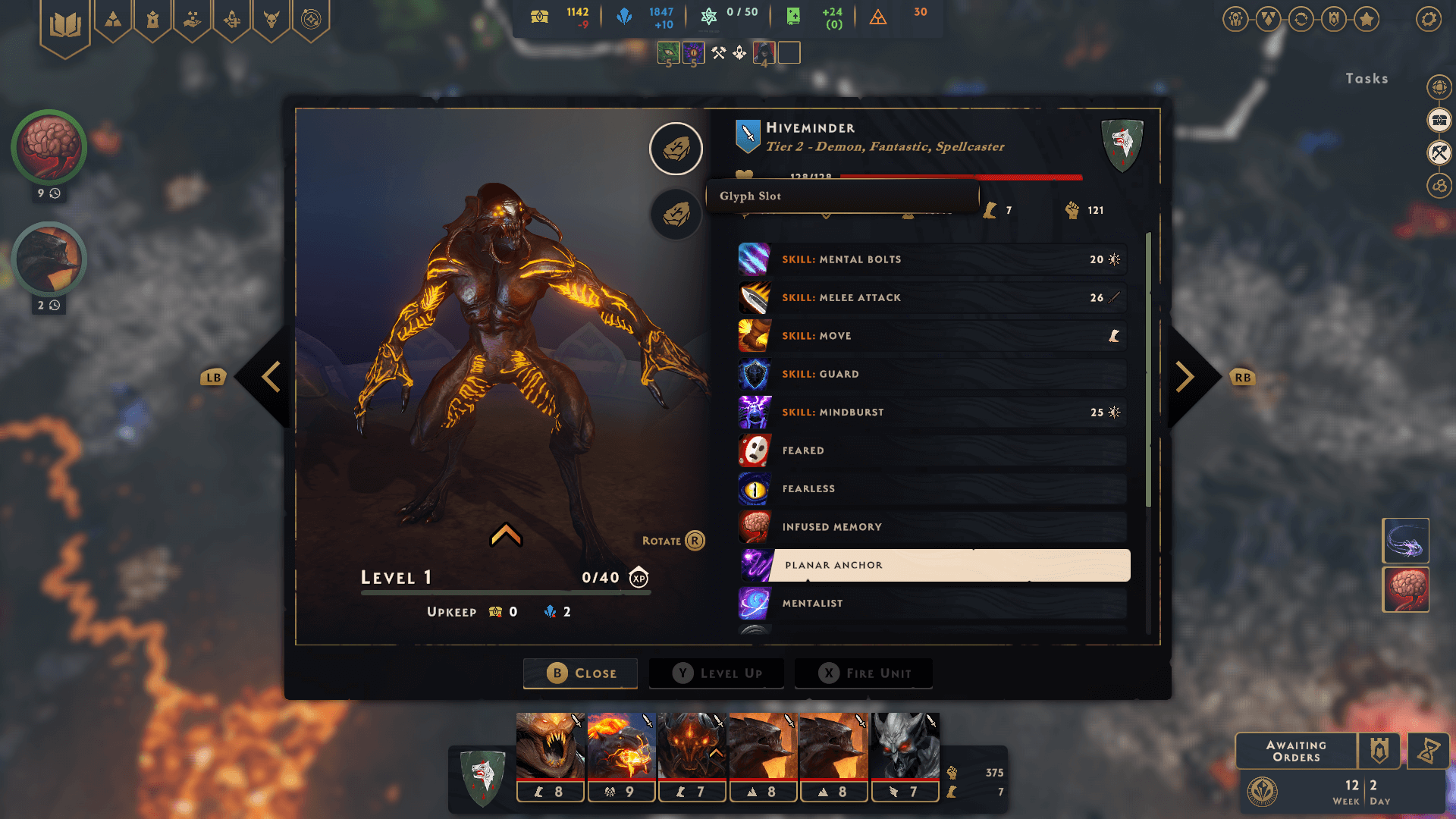This screenshot has width=1456, height=819.
Task: Show the Mentalist trait details
Action: [933, 603]
